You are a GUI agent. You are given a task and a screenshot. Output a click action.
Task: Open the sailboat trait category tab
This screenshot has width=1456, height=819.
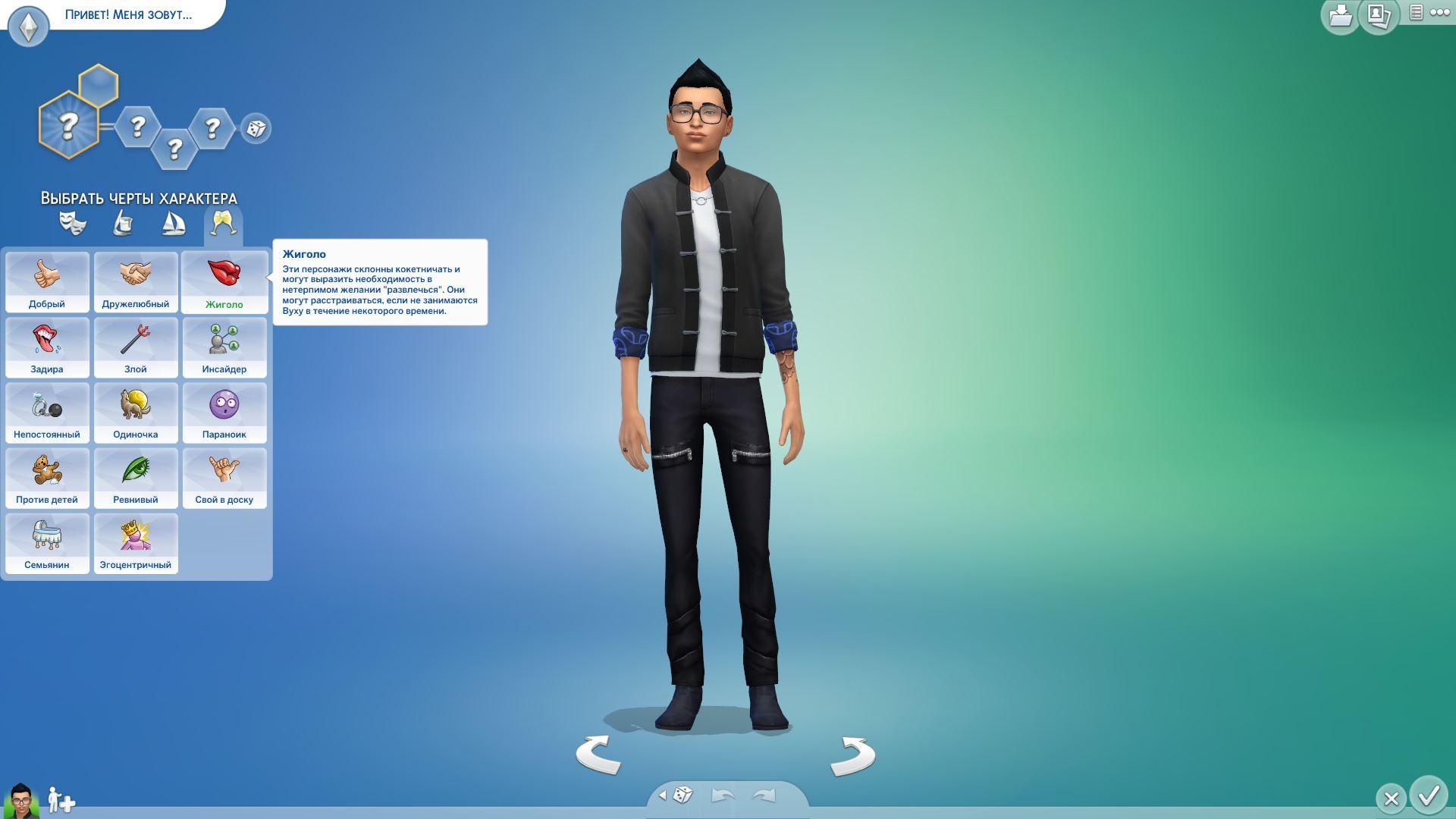(174, 224)
